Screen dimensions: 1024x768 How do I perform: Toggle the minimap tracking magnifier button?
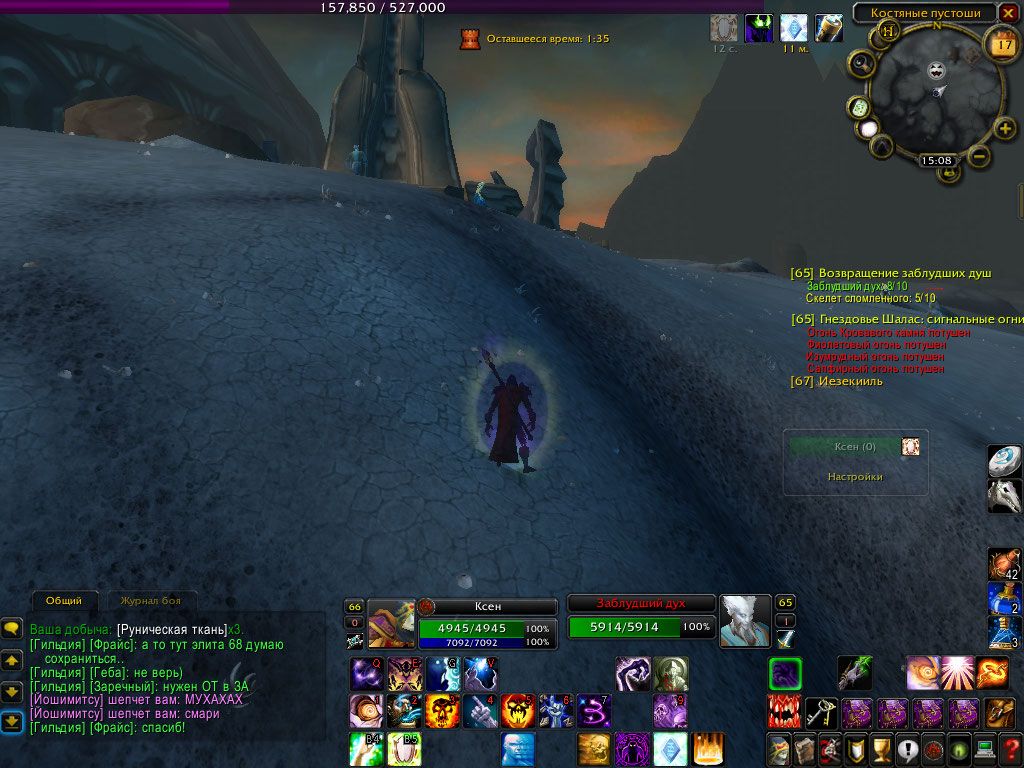pyautogui.click(x=861, y=65)
